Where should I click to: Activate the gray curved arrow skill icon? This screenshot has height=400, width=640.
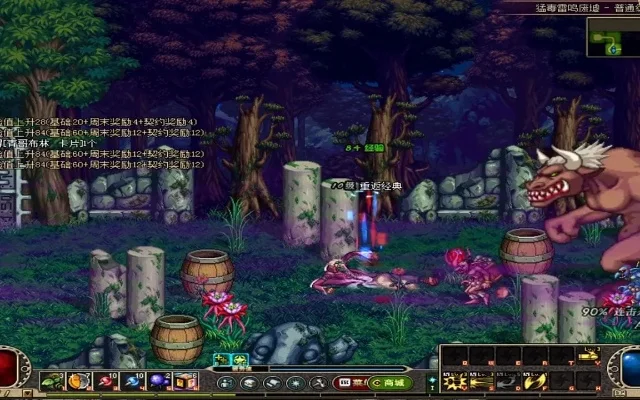pyautogui.click(x=509, y=381)
